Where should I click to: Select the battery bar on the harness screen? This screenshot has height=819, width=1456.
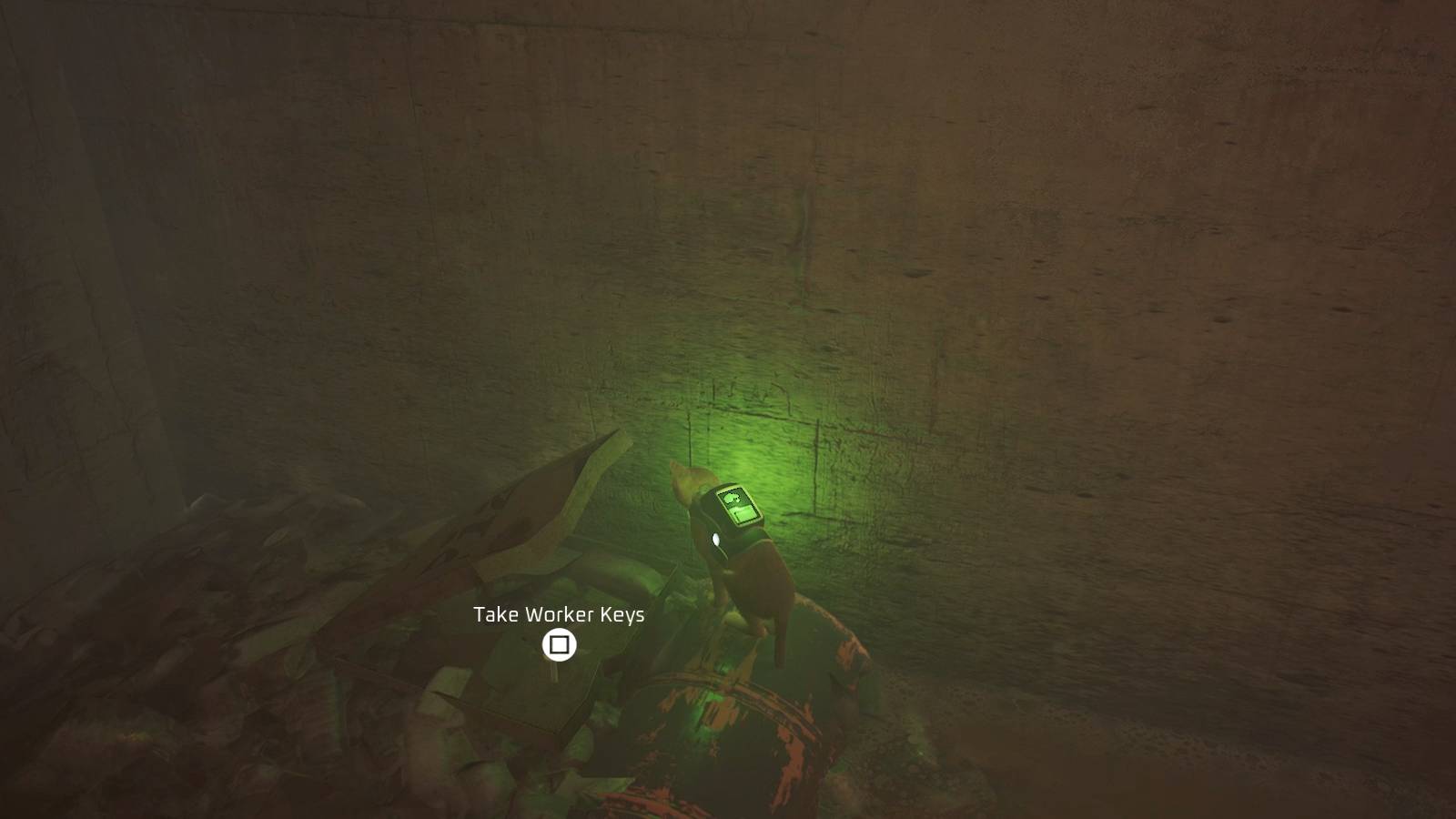point(743,513)
